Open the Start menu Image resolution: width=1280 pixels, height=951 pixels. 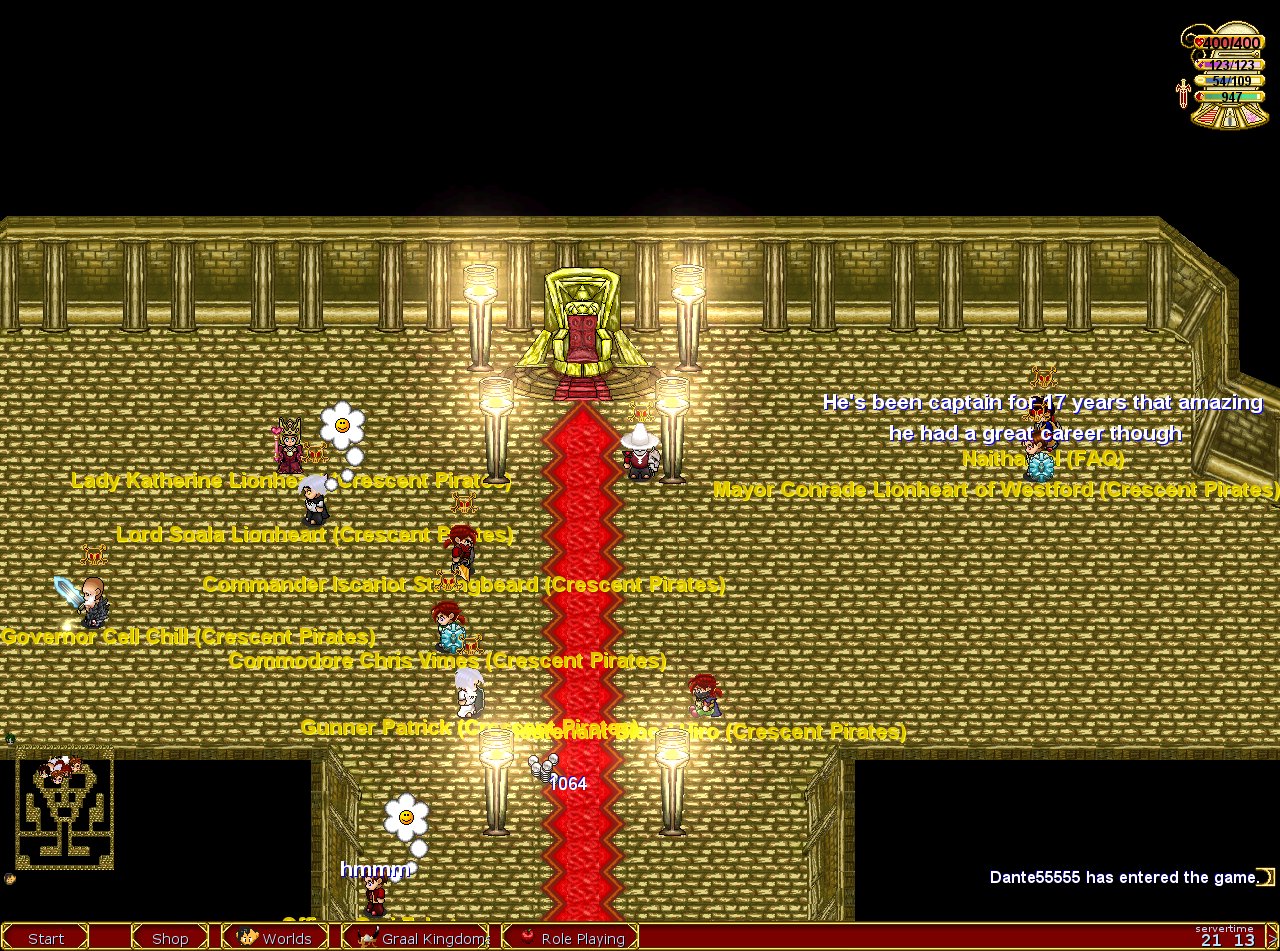pyautogui.click(x=46, y=938)
